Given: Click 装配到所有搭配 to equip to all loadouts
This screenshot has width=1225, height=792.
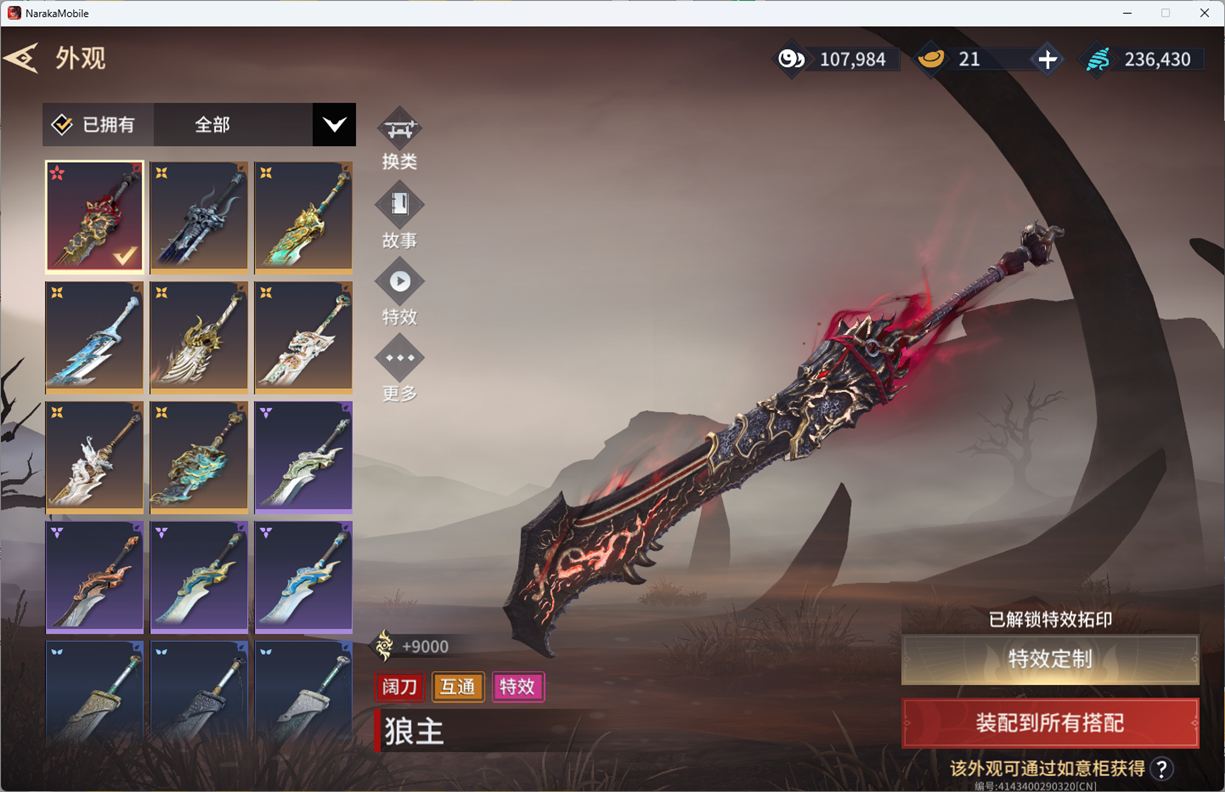Looking at the screenshot, I should [x=1049, y=723].
